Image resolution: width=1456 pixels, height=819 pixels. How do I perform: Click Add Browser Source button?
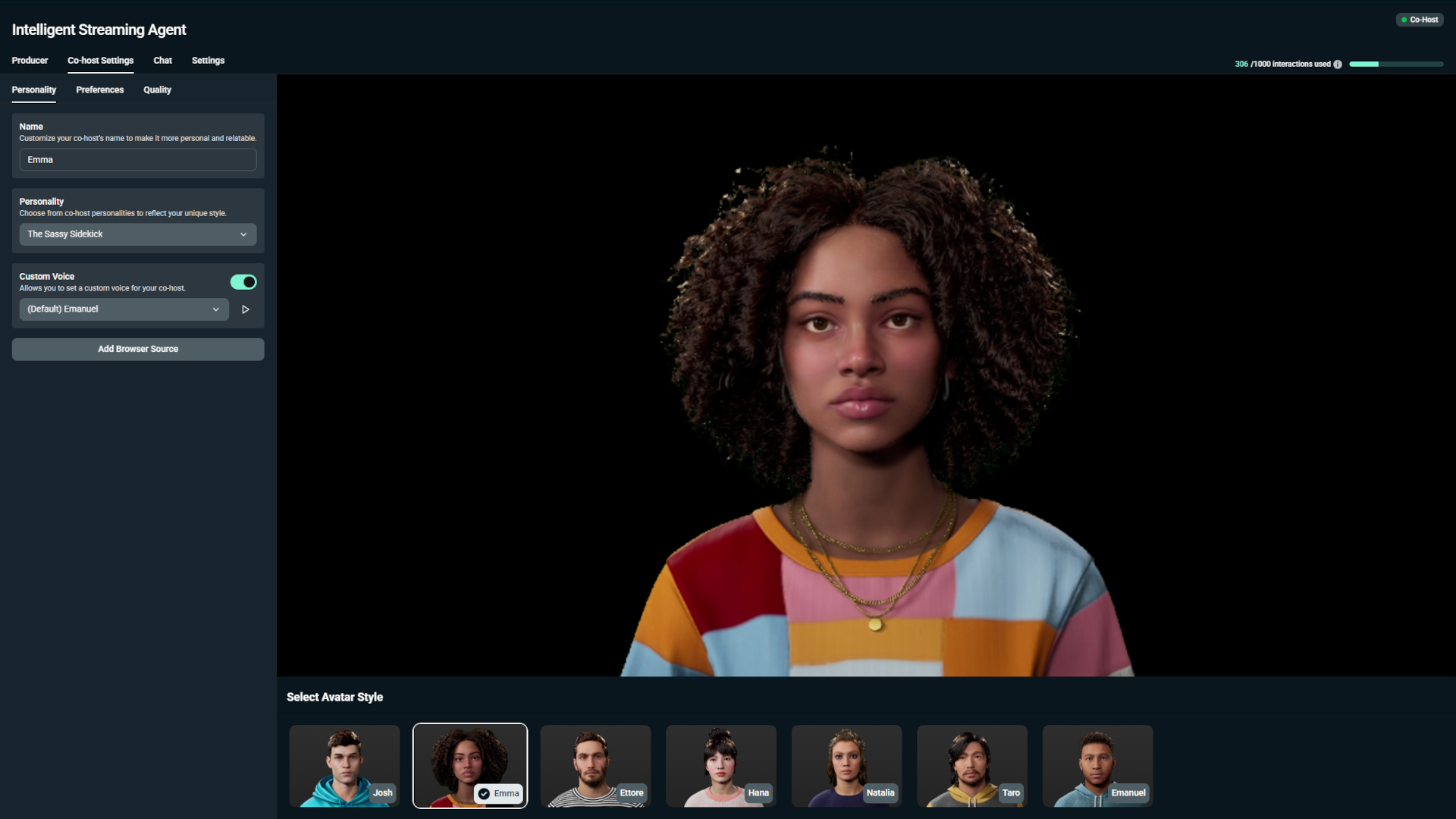click(x=137, y=349)
